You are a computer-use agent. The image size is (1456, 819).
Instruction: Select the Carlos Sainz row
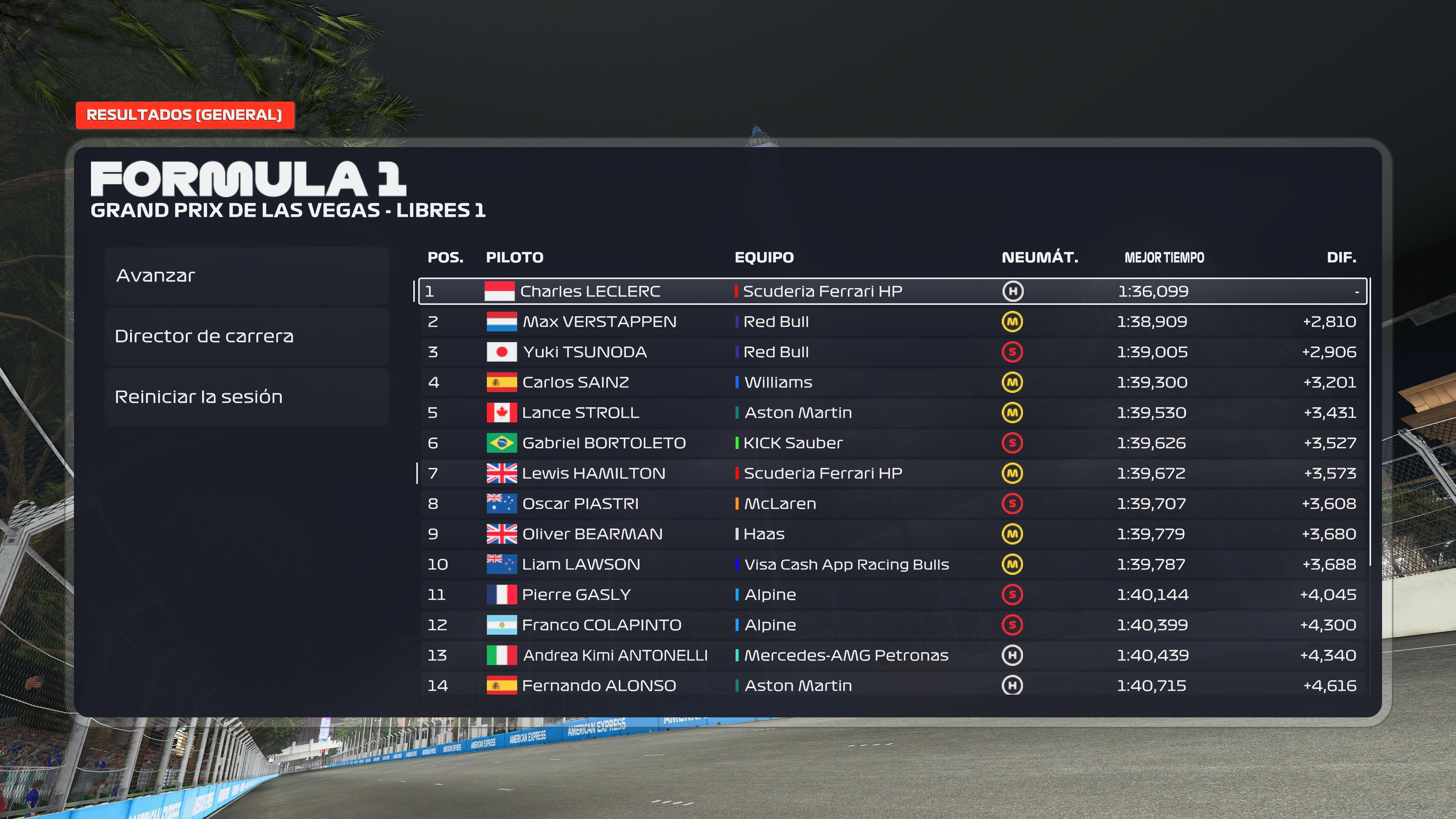[x=892, y=383]
